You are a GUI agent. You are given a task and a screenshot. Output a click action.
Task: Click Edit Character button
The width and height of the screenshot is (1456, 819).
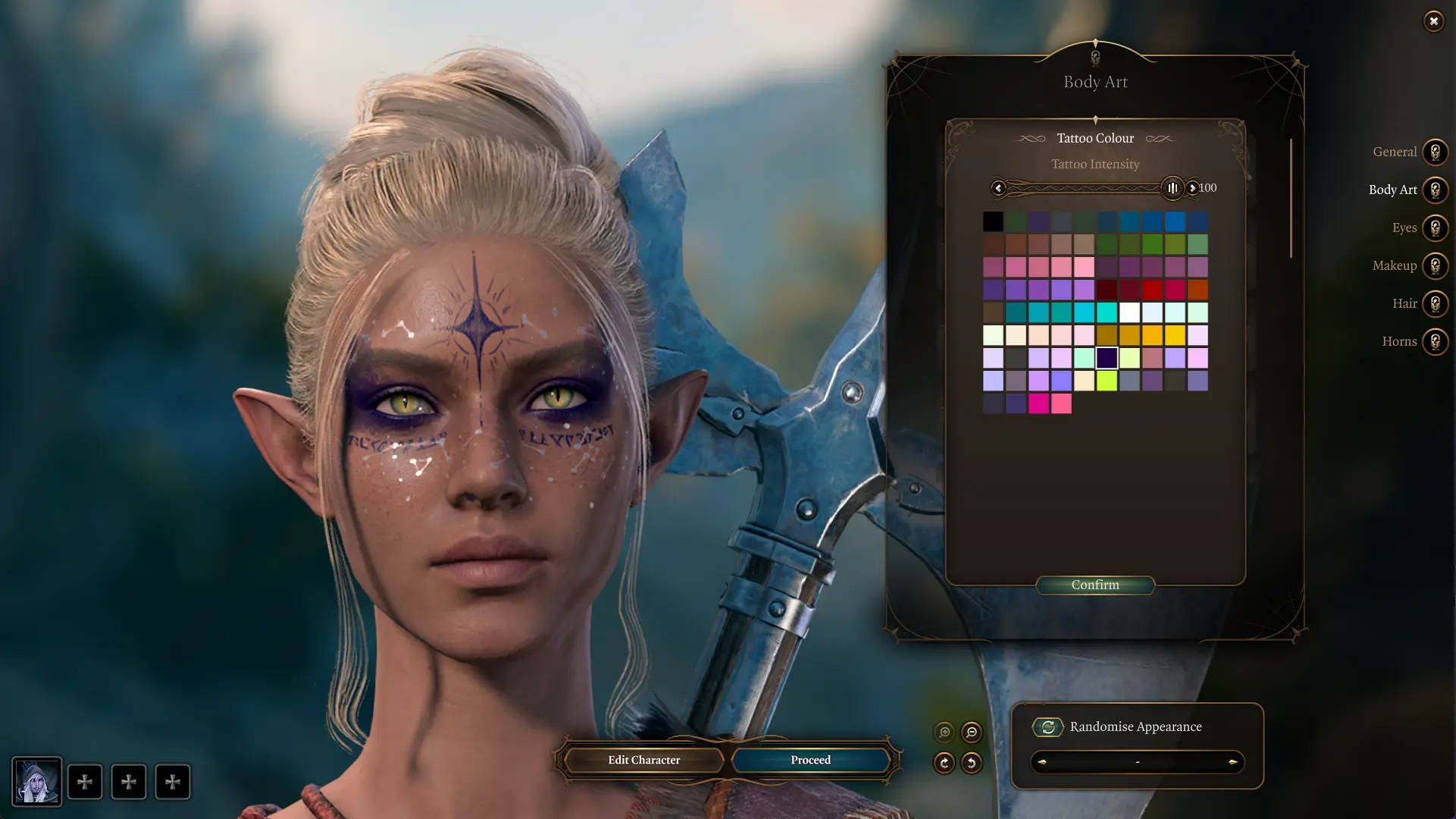point(643,760)
